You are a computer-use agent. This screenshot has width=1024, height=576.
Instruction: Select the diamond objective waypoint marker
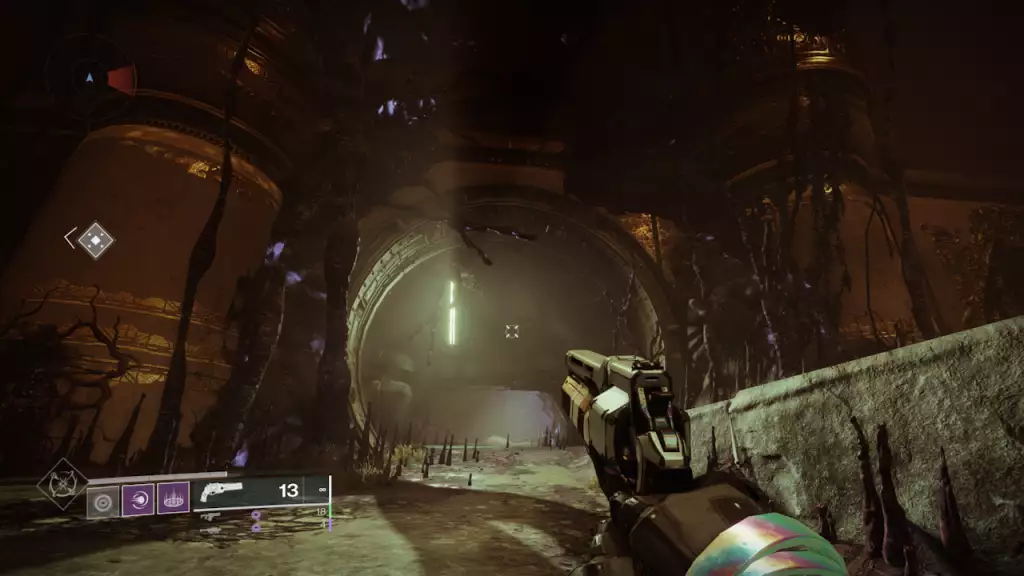96,240
